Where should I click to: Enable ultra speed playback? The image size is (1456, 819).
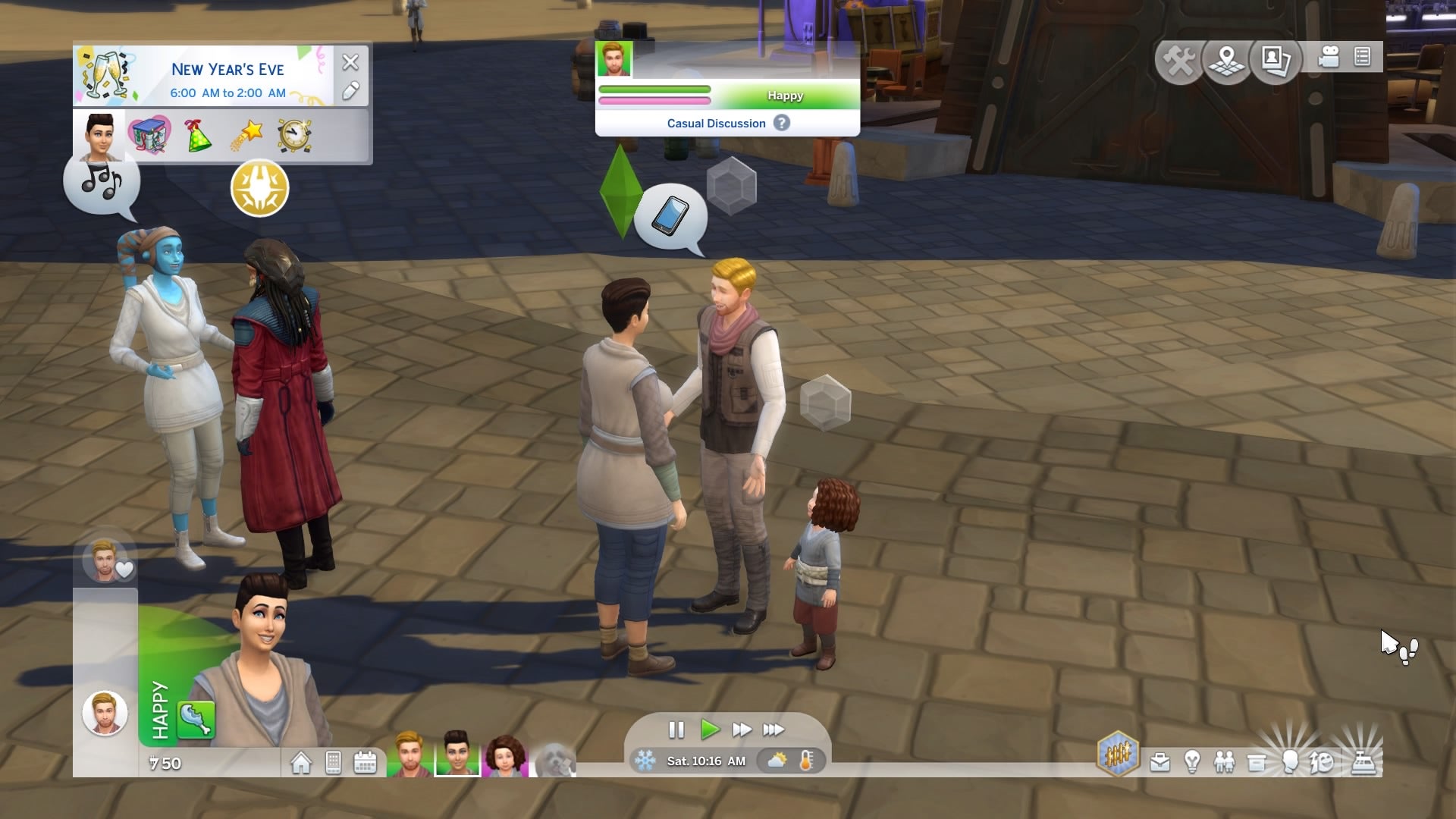click(775, 730)
